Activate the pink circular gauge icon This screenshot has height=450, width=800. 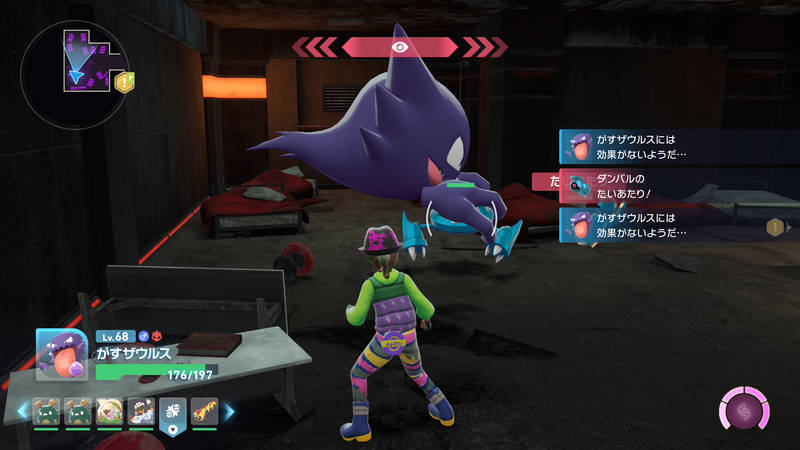(745, 410)
